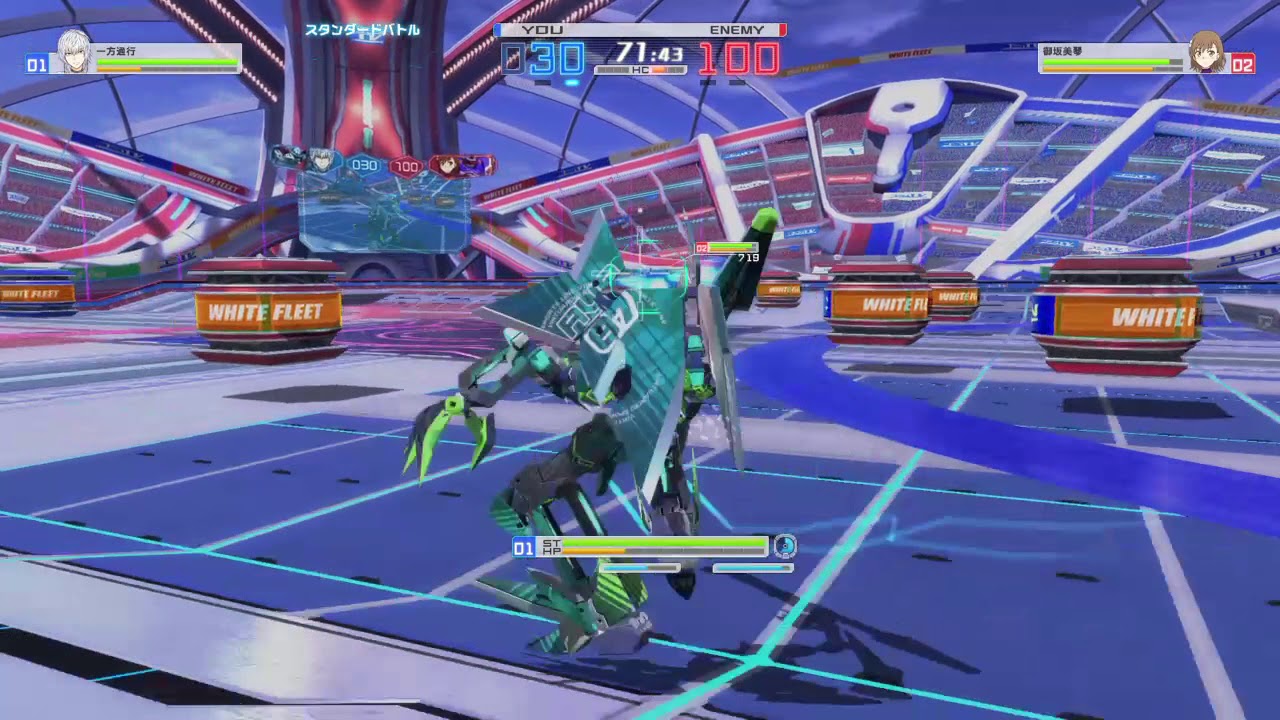Viewport: 1280px width, 720px height.
Task: Open the 030 cost counter on the minimap
Action: point(363,165)
